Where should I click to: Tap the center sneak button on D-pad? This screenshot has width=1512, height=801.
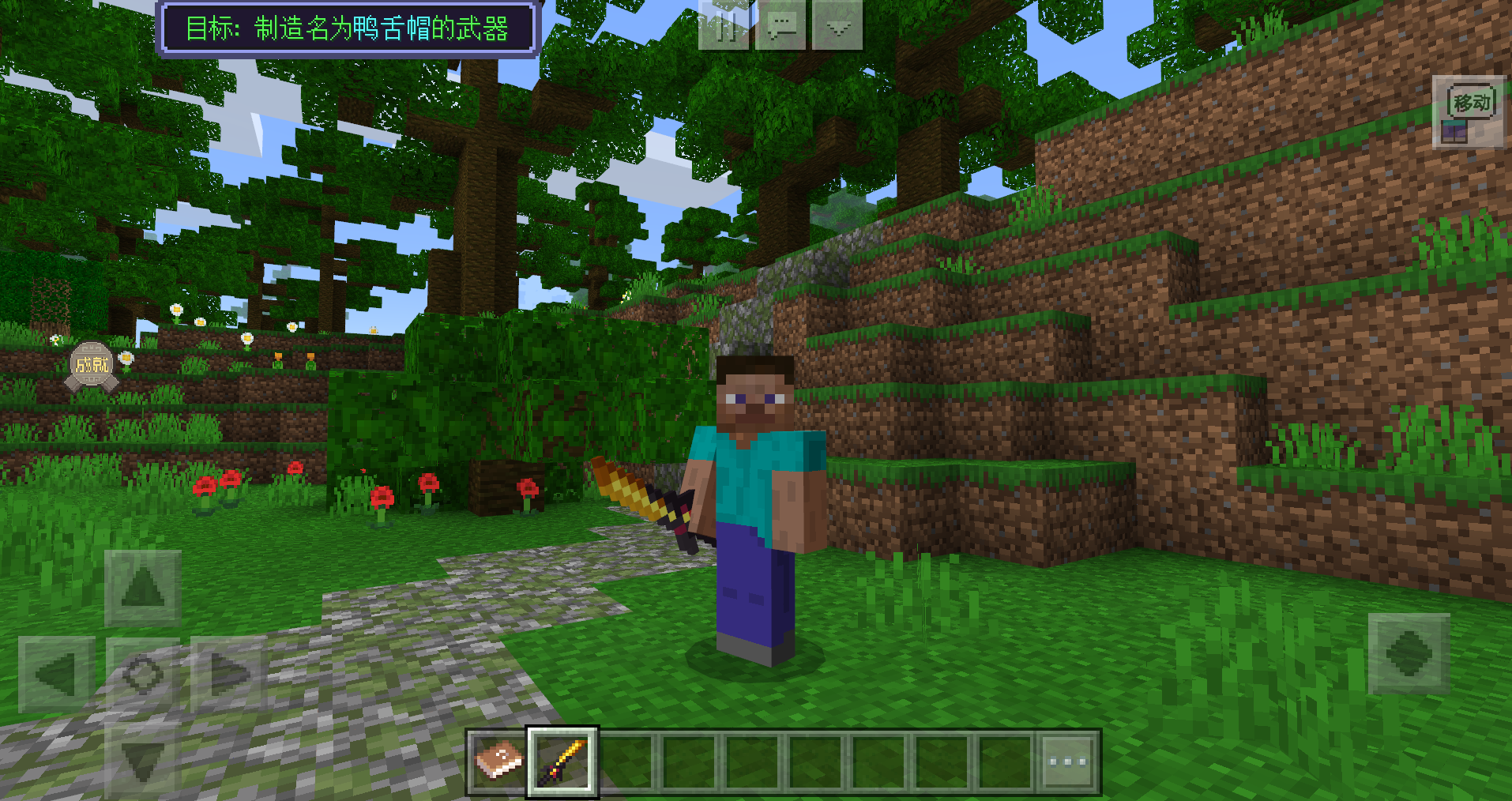pos(143,674)
